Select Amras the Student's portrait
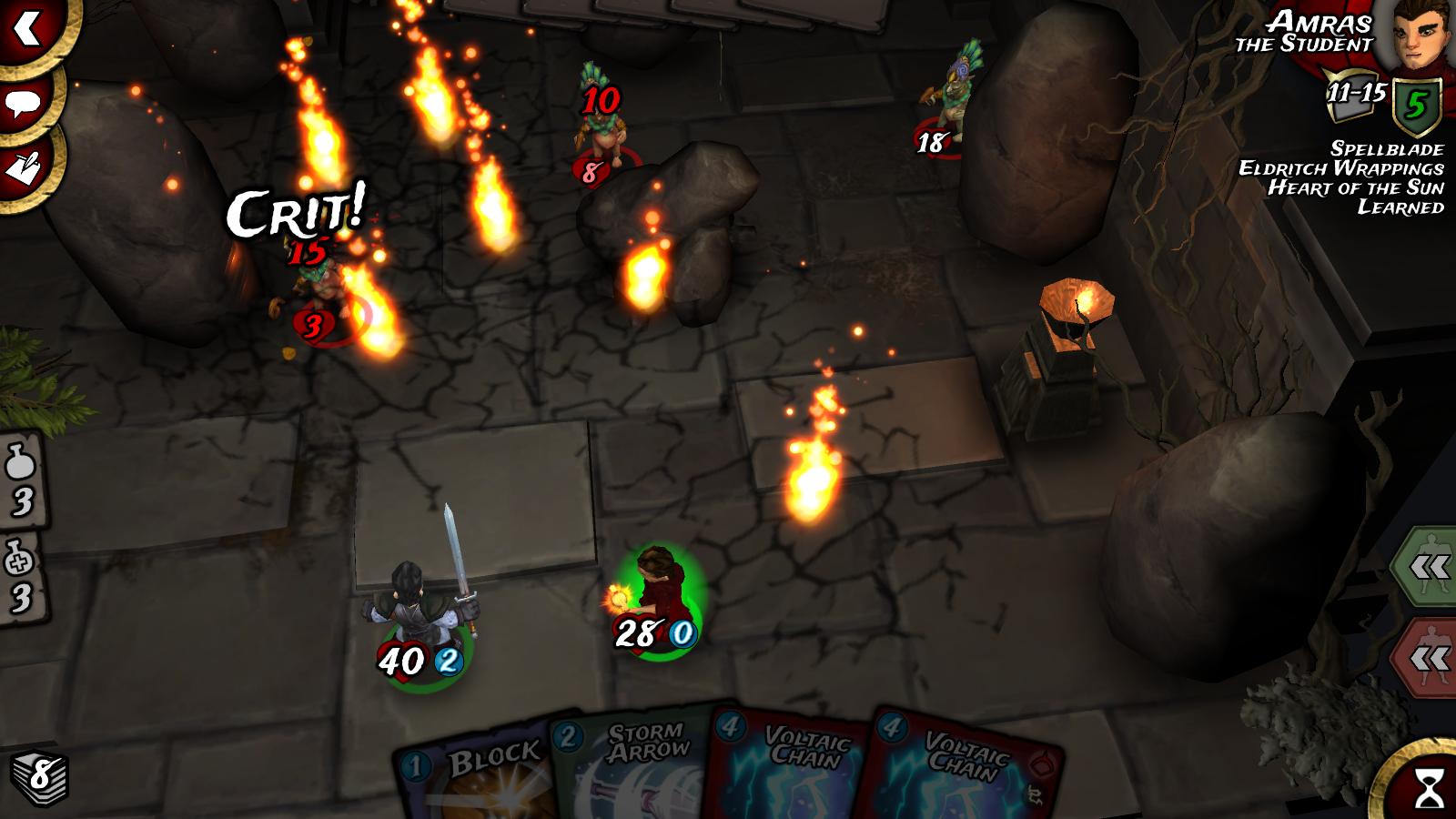This screenshot has height=819, width=1456. pos(1415,36)
